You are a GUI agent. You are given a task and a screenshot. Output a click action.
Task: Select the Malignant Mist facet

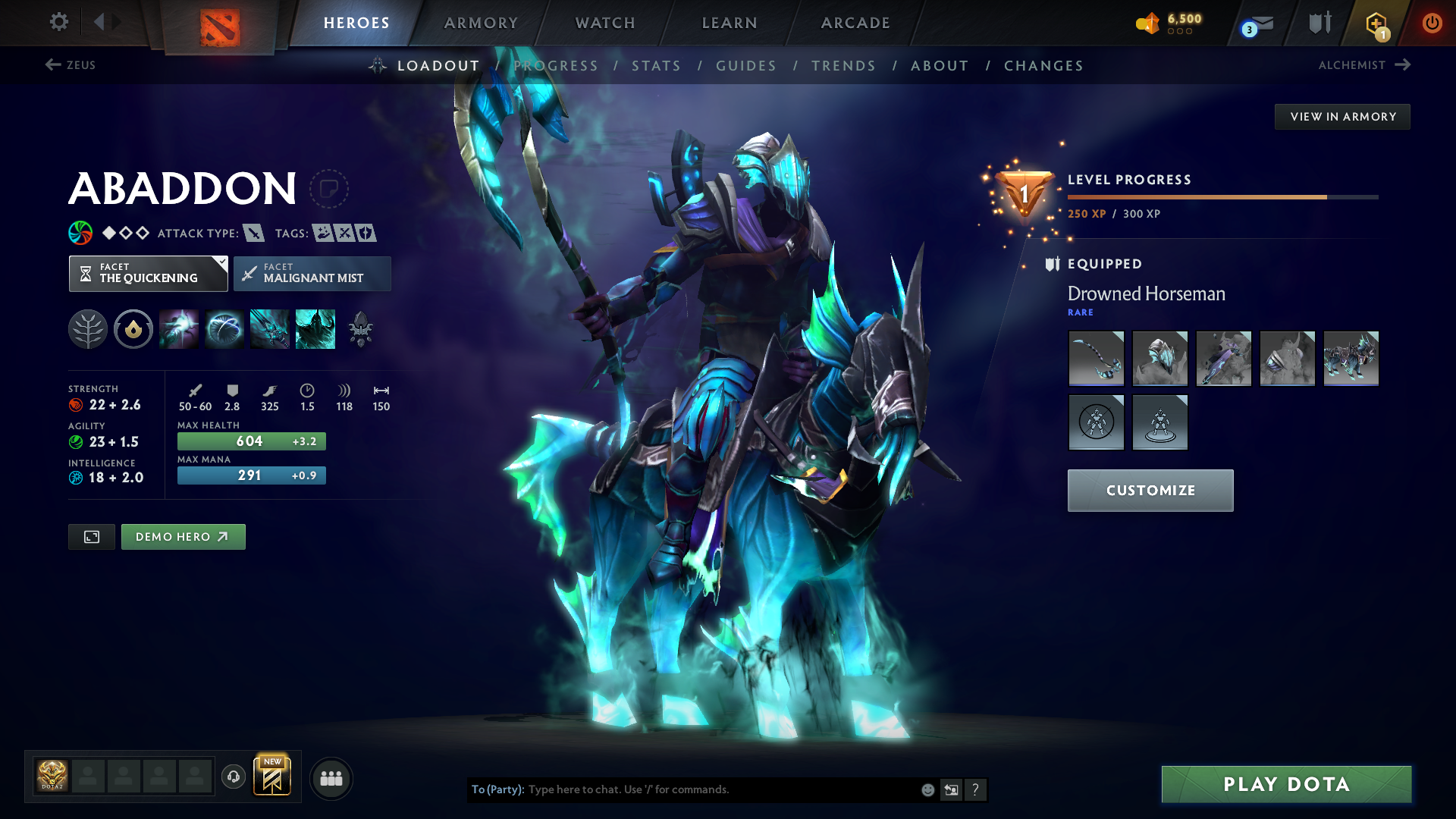click(x=312, y=274)
